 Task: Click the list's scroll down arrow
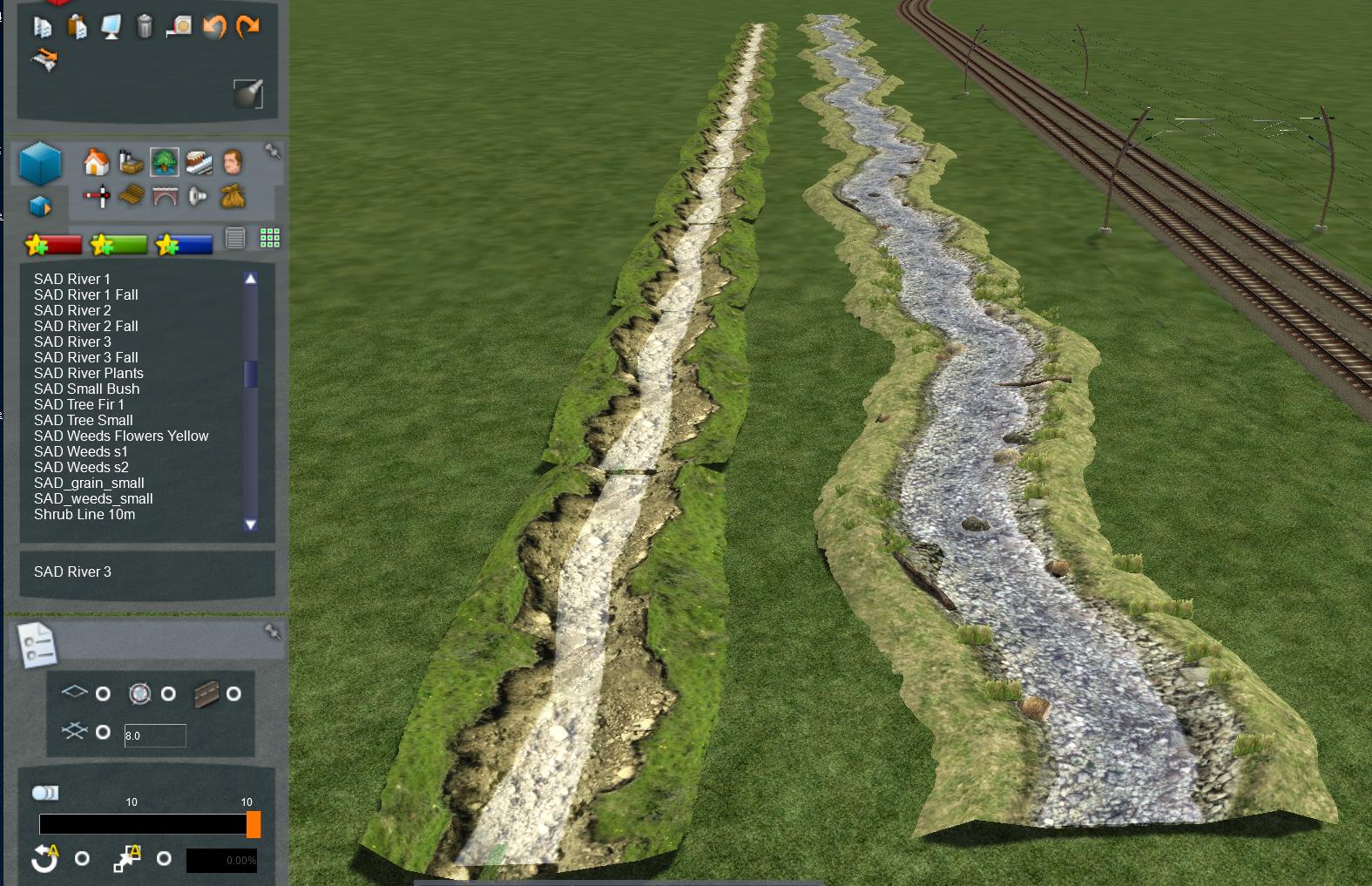(x=251, y=524)
